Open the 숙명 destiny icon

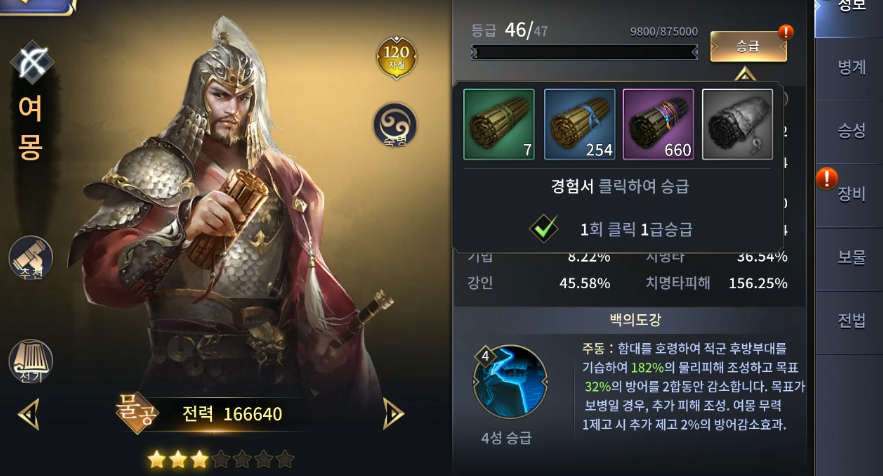pos(395,125)
